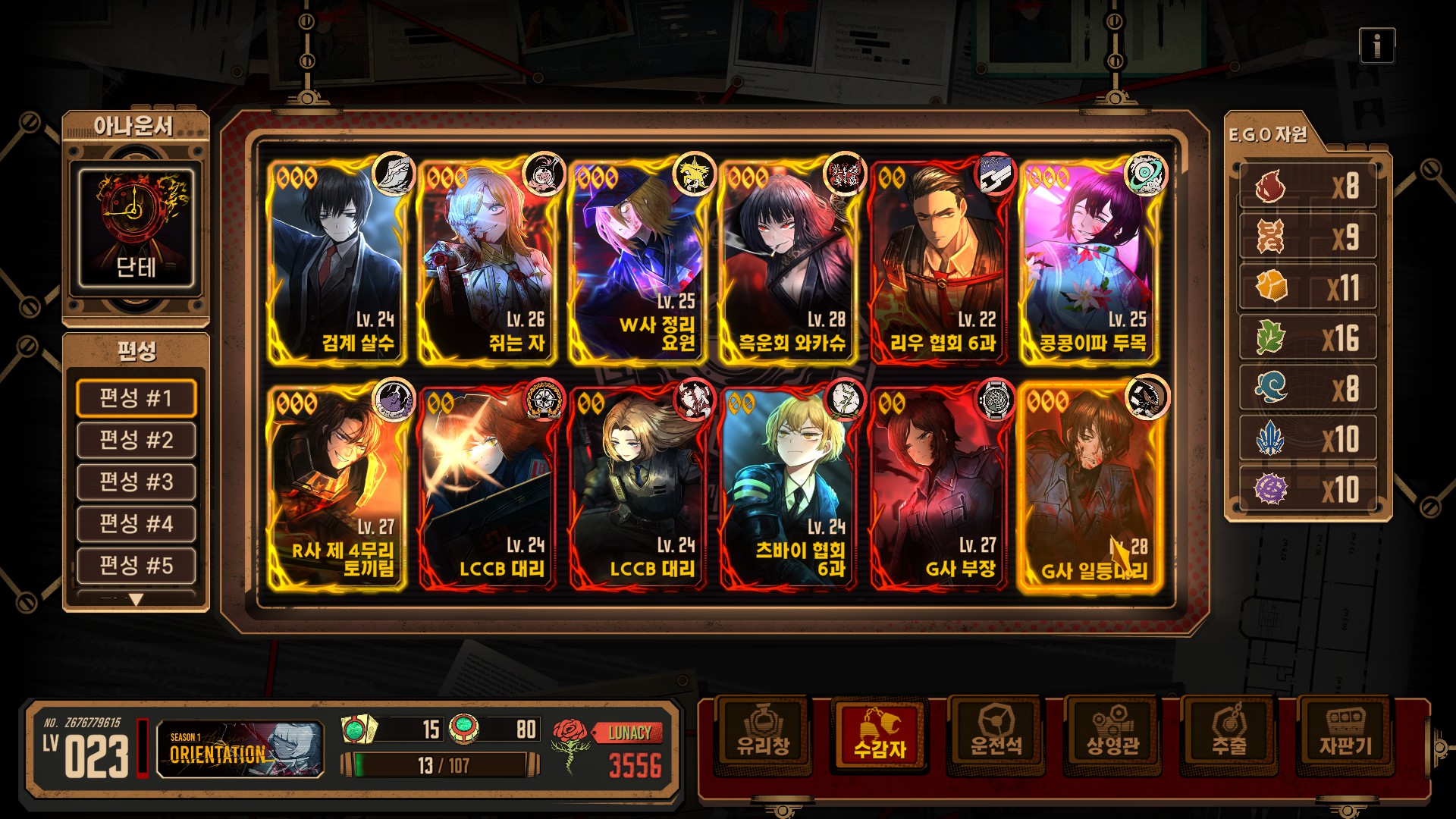The image size is (1456, 819).
Task: Select the 흑운회 와카슈 identity card
Action: click(787, 262)
